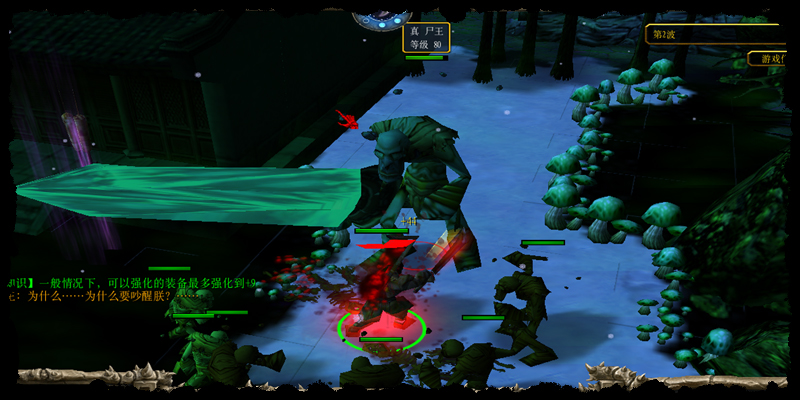Image resolution: width=800 pixels, height=400 pixels.
Task: Click the day-night clock dial
Action: tap(383, 14)
